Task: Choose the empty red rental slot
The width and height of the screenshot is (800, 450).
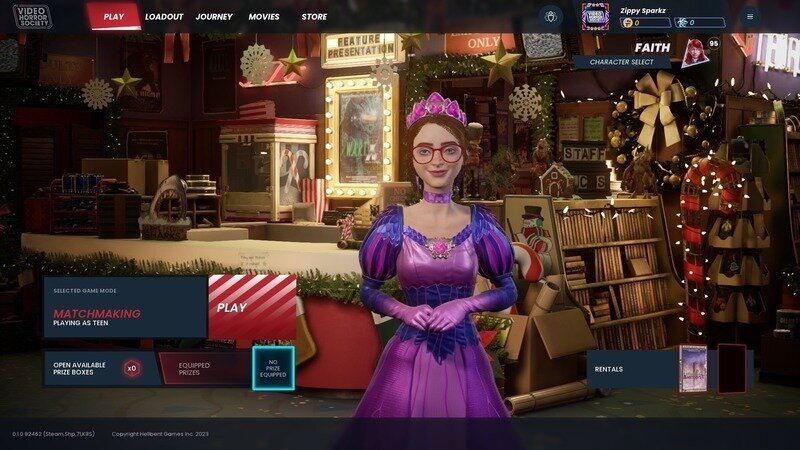Action: click(731, 368)
